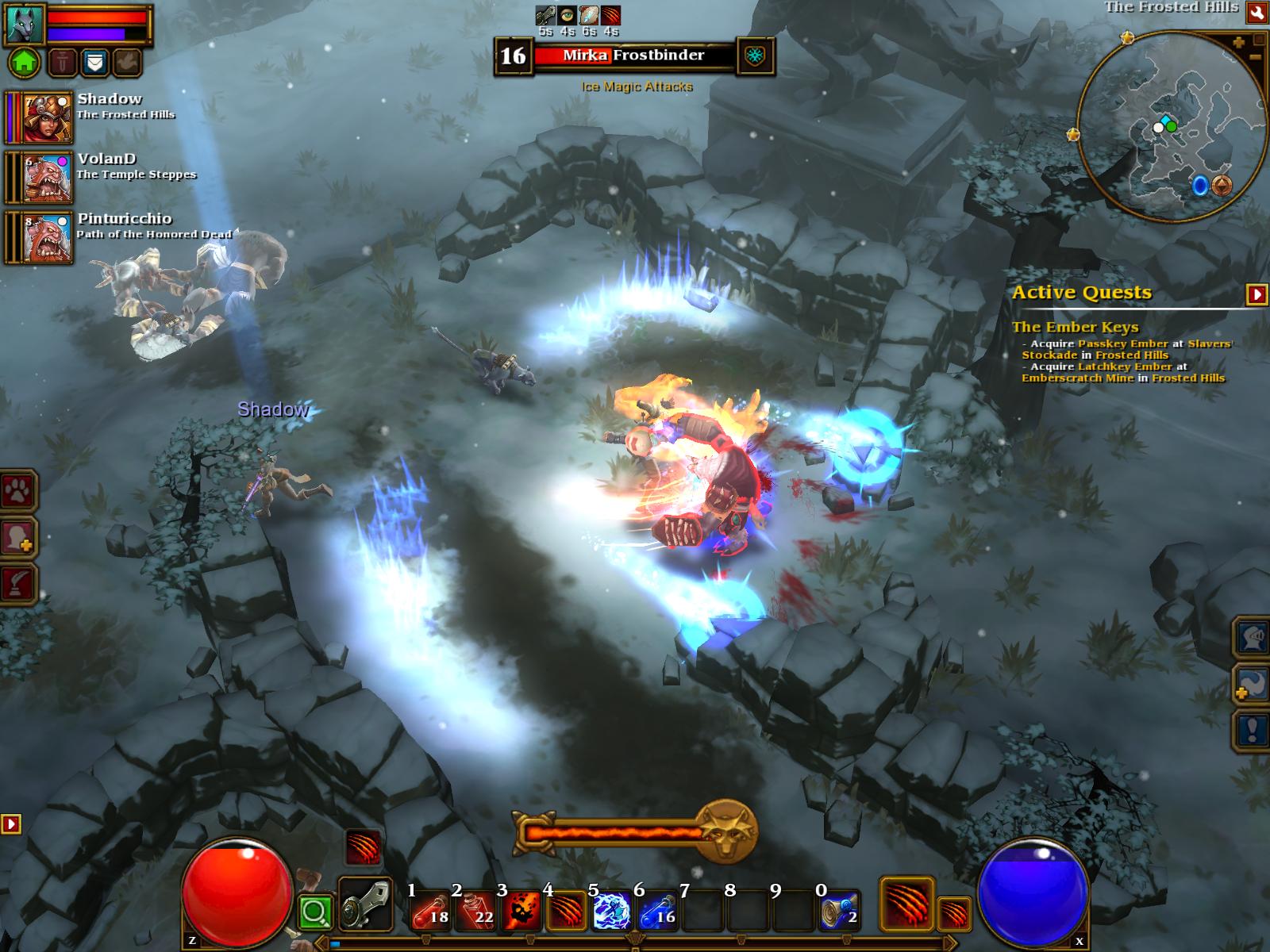This screenshot has height=952, width=1270.
Task: Collapse the Active Quests panel arrow
Action: [x=1257, y=294]
